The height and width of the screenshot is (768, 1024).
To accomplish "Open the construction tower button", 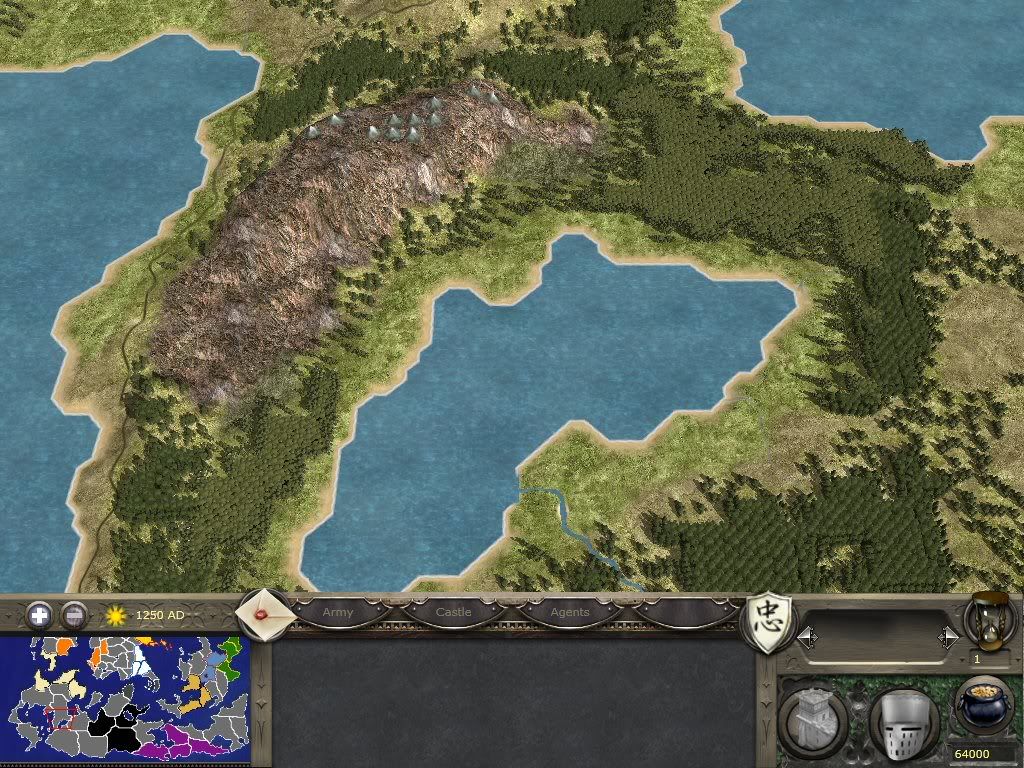I will [x=811, y=722].
